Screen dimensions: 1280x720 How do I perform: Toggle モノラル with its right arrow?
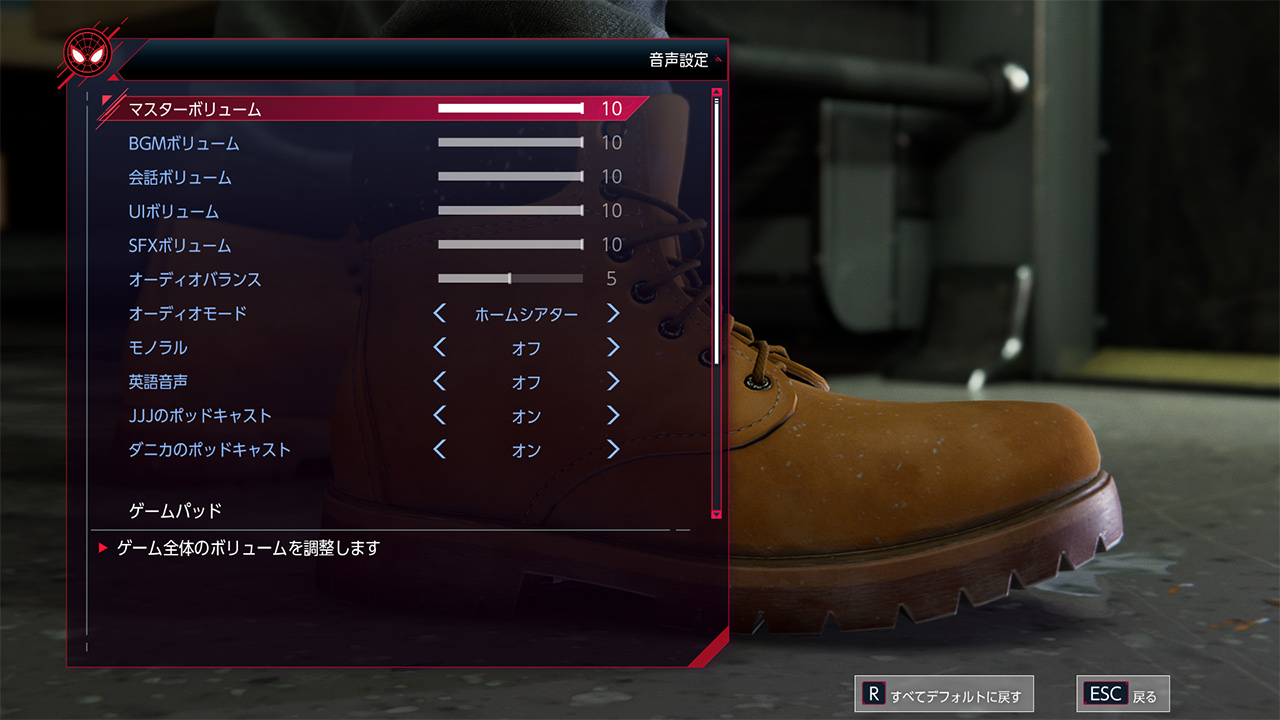[x=613, y=348]
